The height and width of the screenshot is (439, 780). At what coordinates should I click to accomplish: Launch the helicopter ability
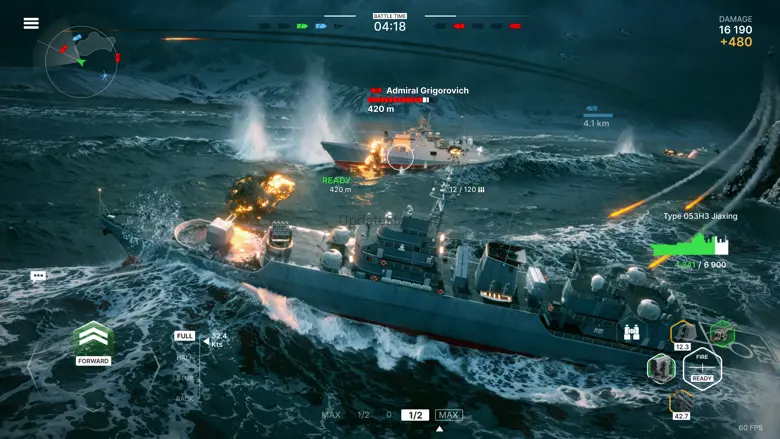(721, 333)
